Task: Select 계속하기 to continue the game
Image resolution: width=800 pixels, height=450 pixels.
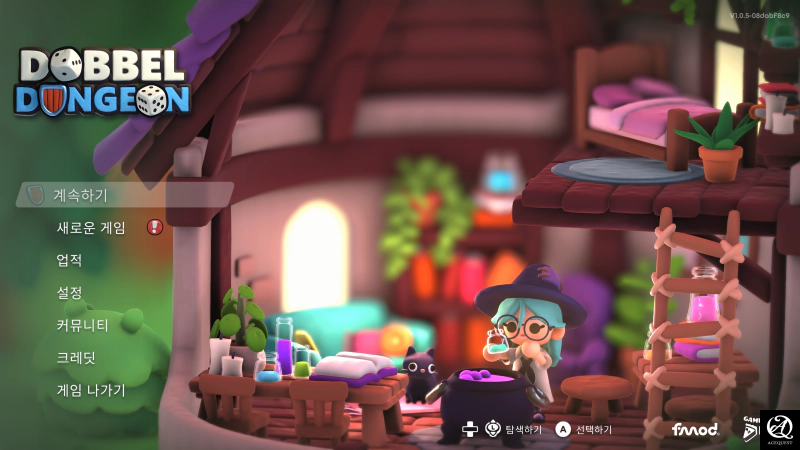Action: 80,195
